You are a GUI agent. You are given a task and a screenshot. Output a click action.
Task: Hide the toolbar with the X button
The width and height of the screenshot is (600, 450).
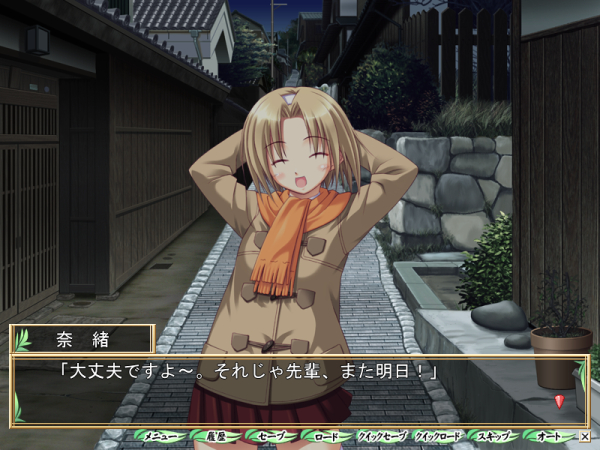click(x=586, y=437)
